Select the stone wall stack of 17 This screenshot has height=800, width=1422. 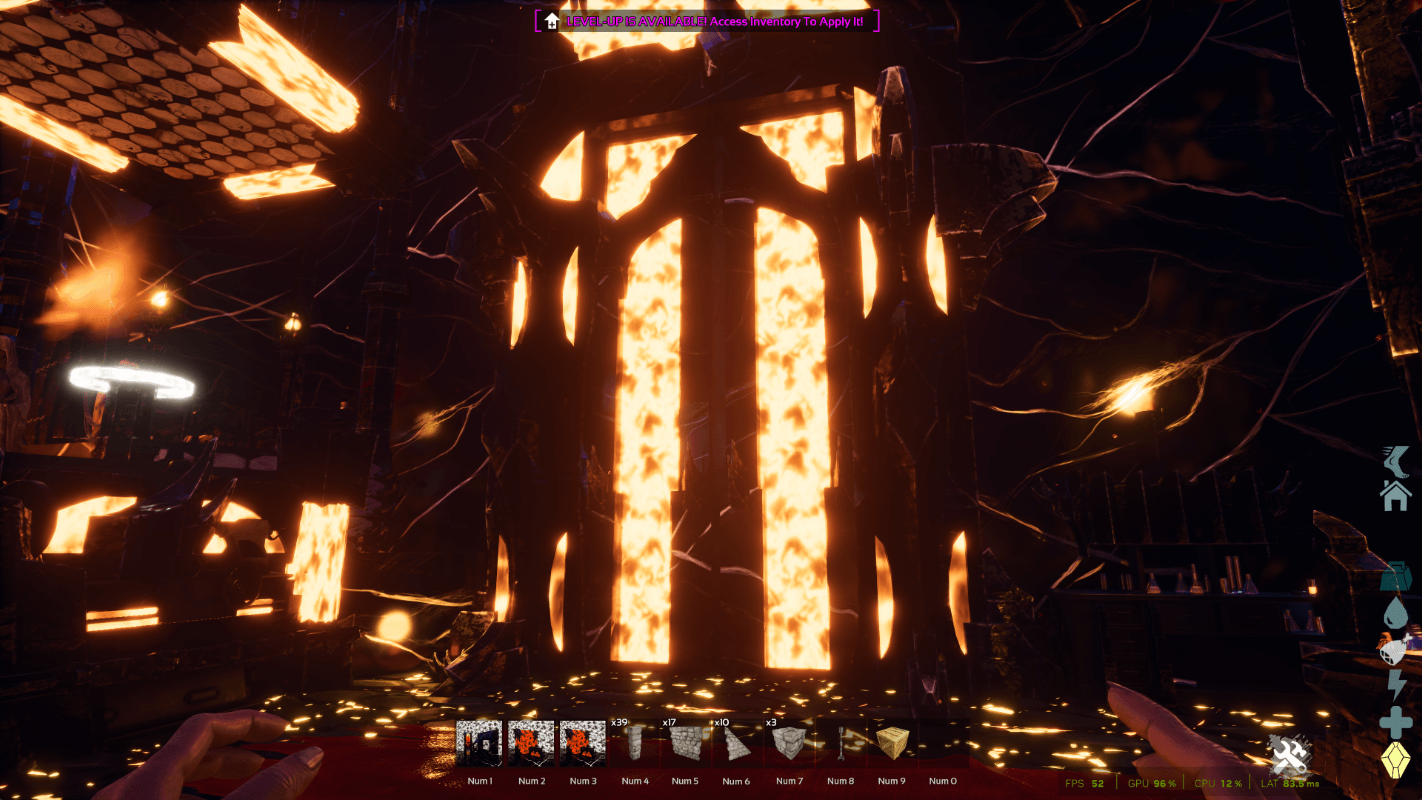pyautogui.click(x=686, y=744)
